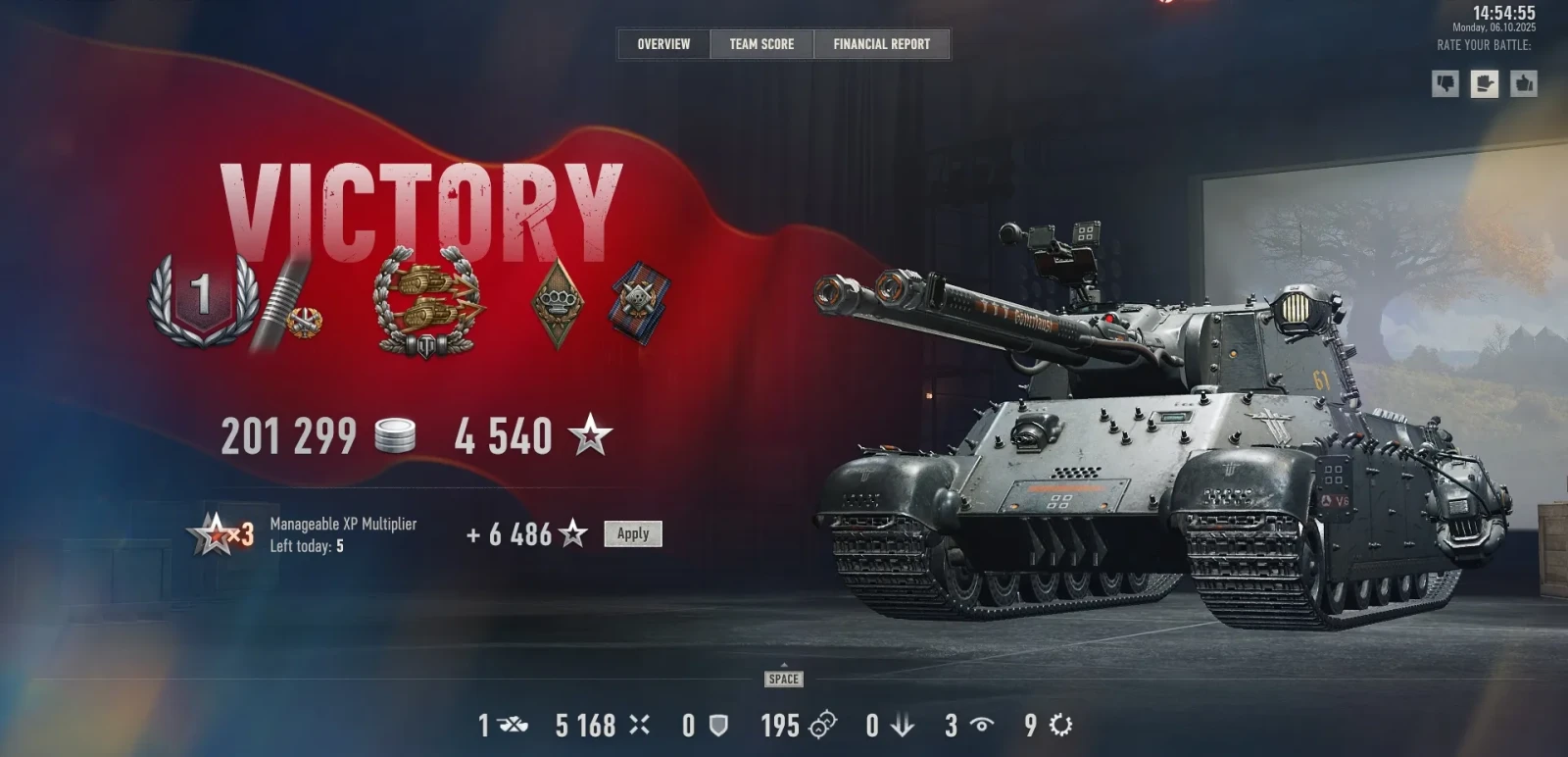The height and width of the screenshot is (757, 1568).
Task: Click the x3 XP multiplier star icon
Action: coord(221,534)
